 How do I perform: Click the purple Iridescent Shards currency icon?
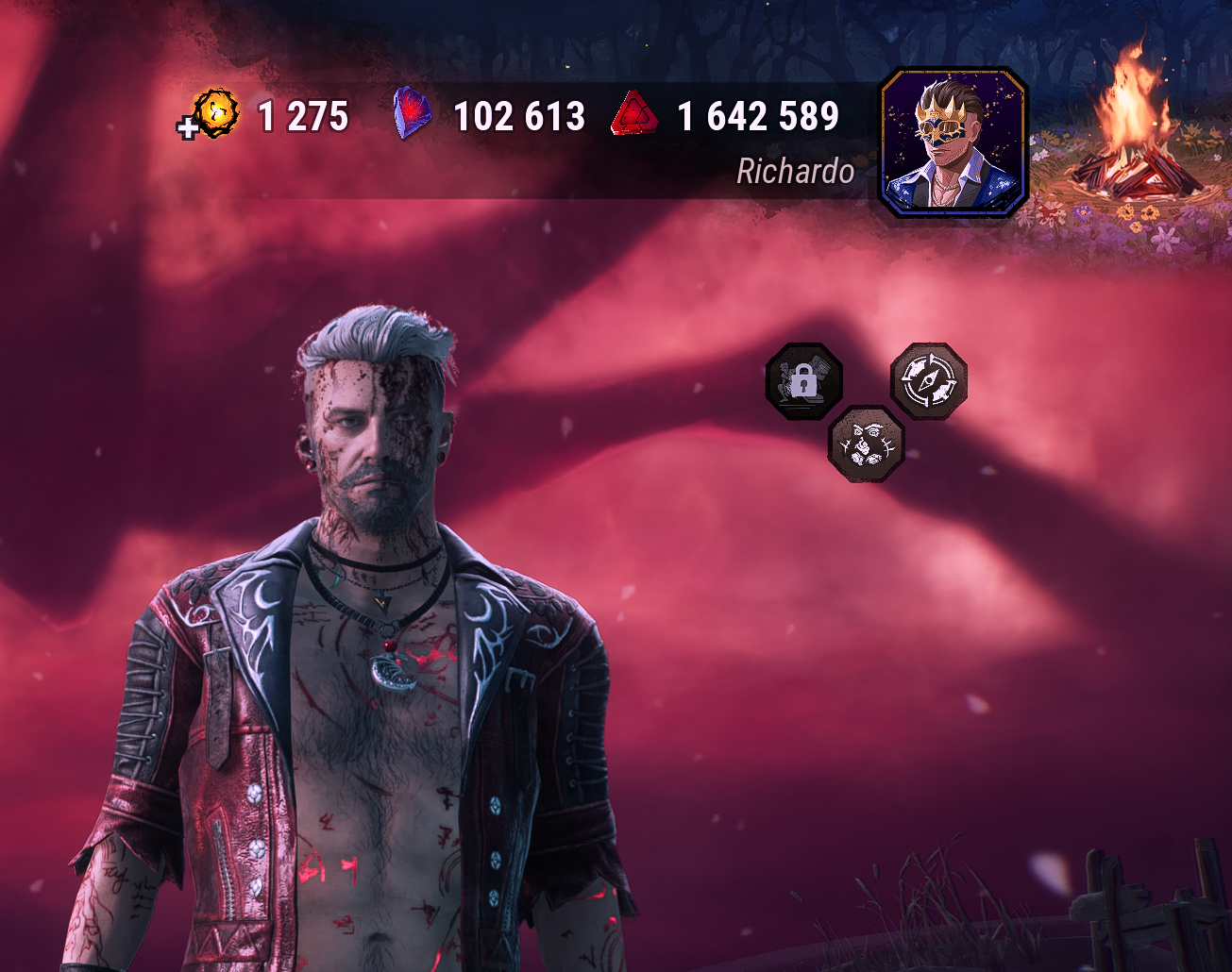click(413, 115)
